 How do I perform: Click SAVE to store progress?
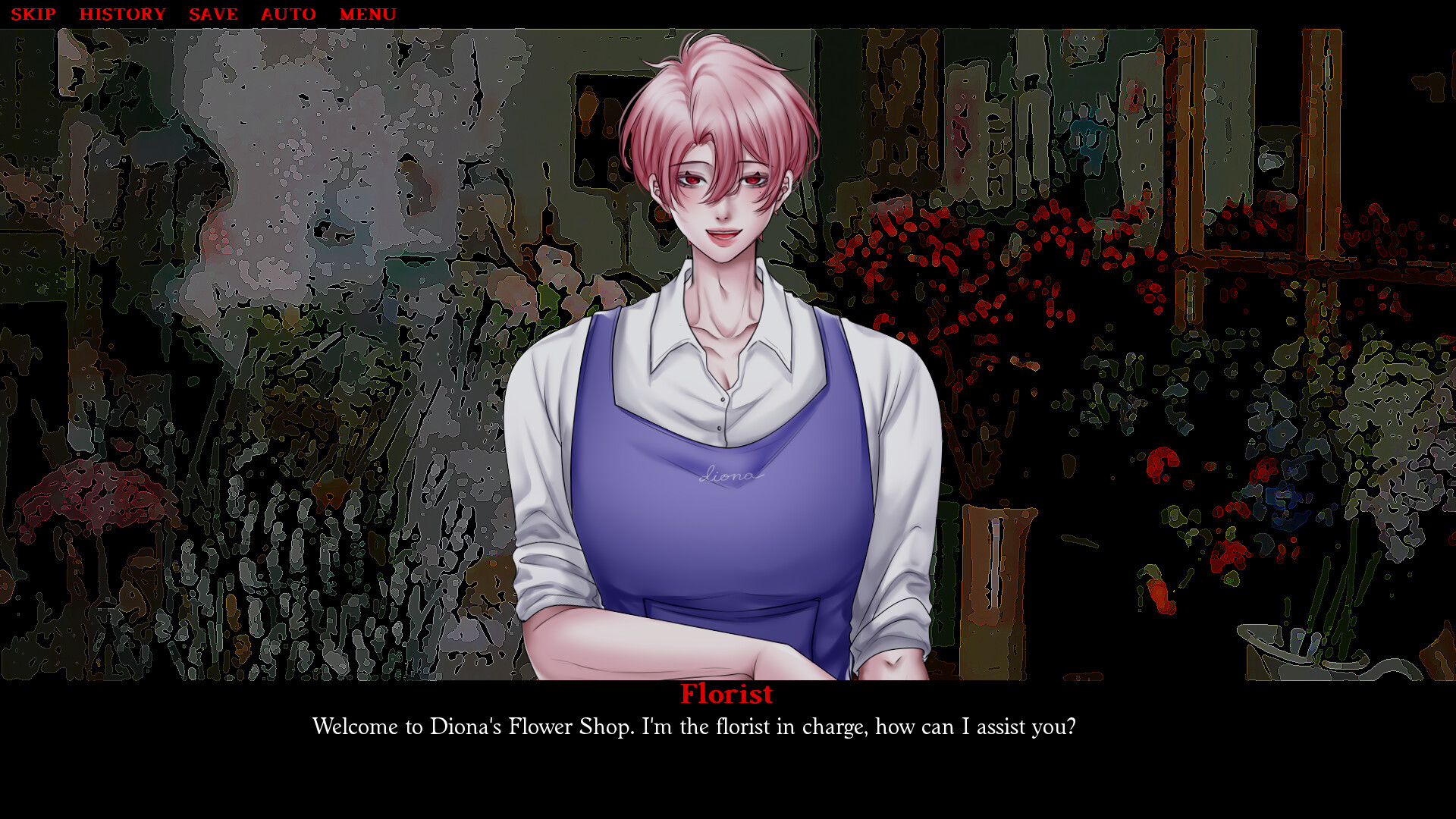point(214,14)
